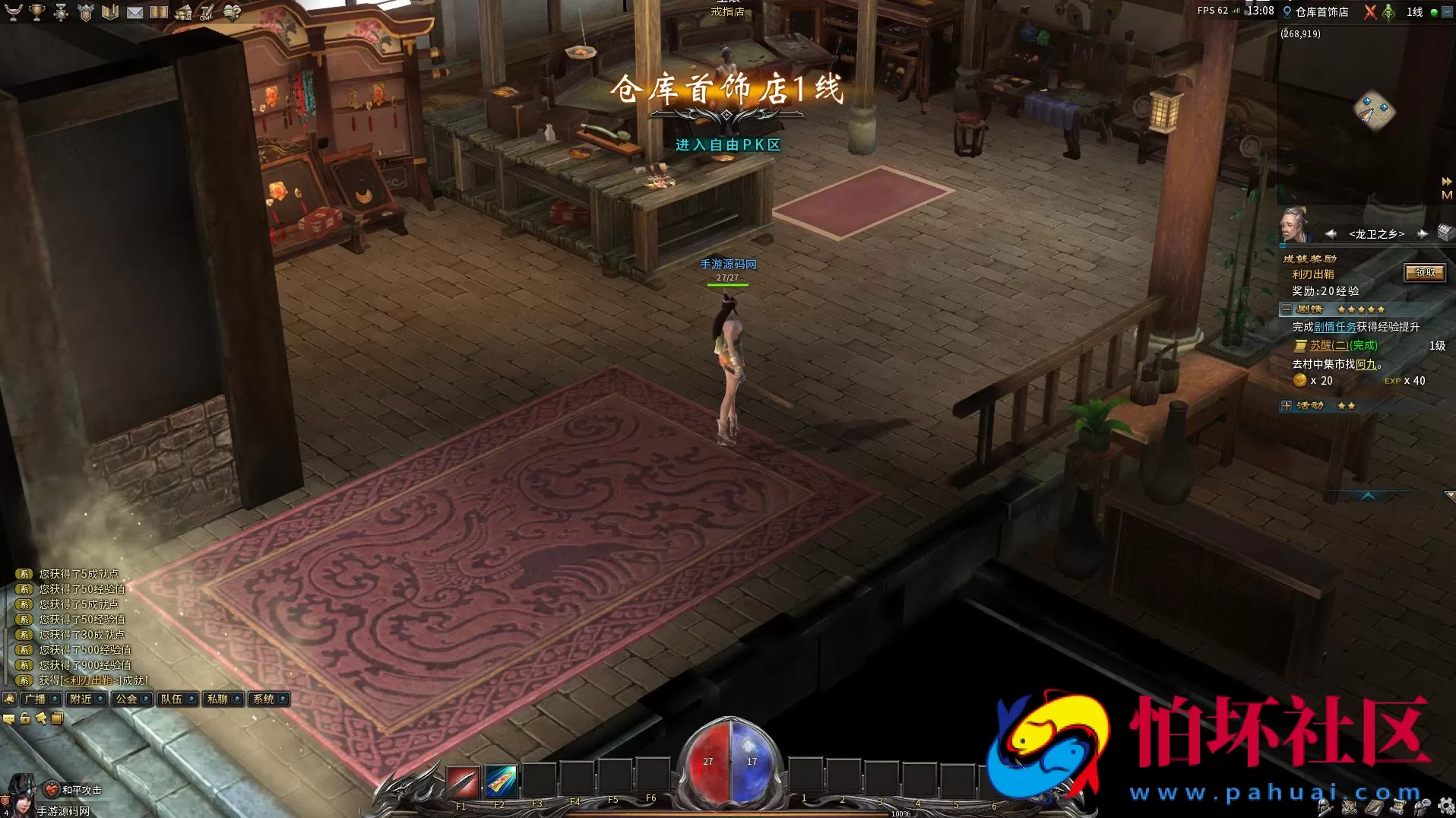This screenshot has height=818, width=1456.
Task: Open the 1线 channel line selector
Action: click(x=1414, y=12)
